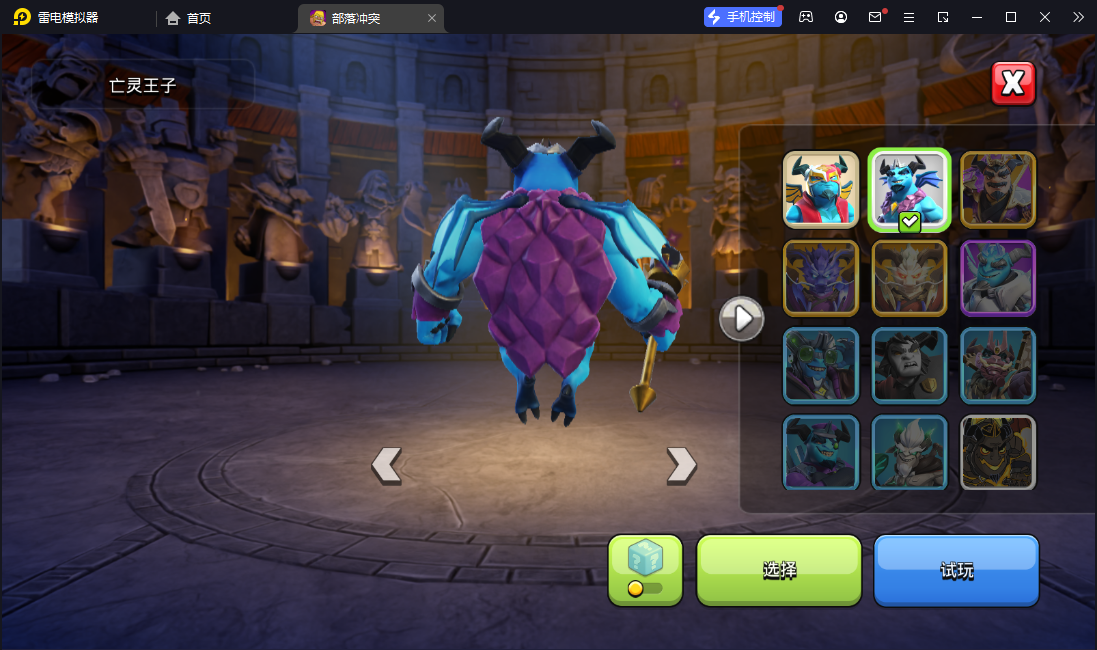1097x650 pixels.
Task: Close the skin selection screen
Action: [x=1013, y=83]
